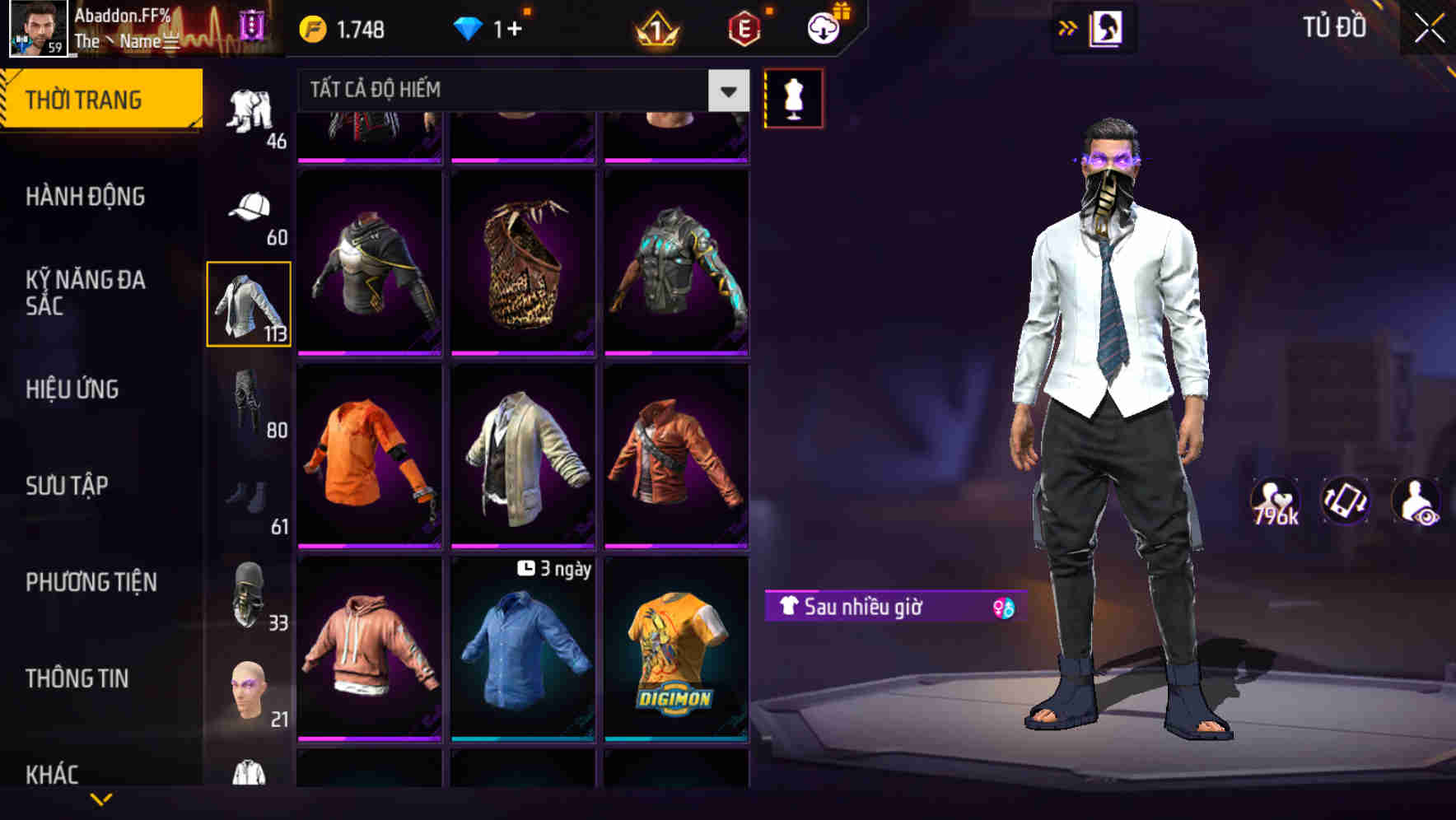Collapse the panel with the double chevrons
Viewport: 1456px width, 820px height.
tap(1068, 28)
